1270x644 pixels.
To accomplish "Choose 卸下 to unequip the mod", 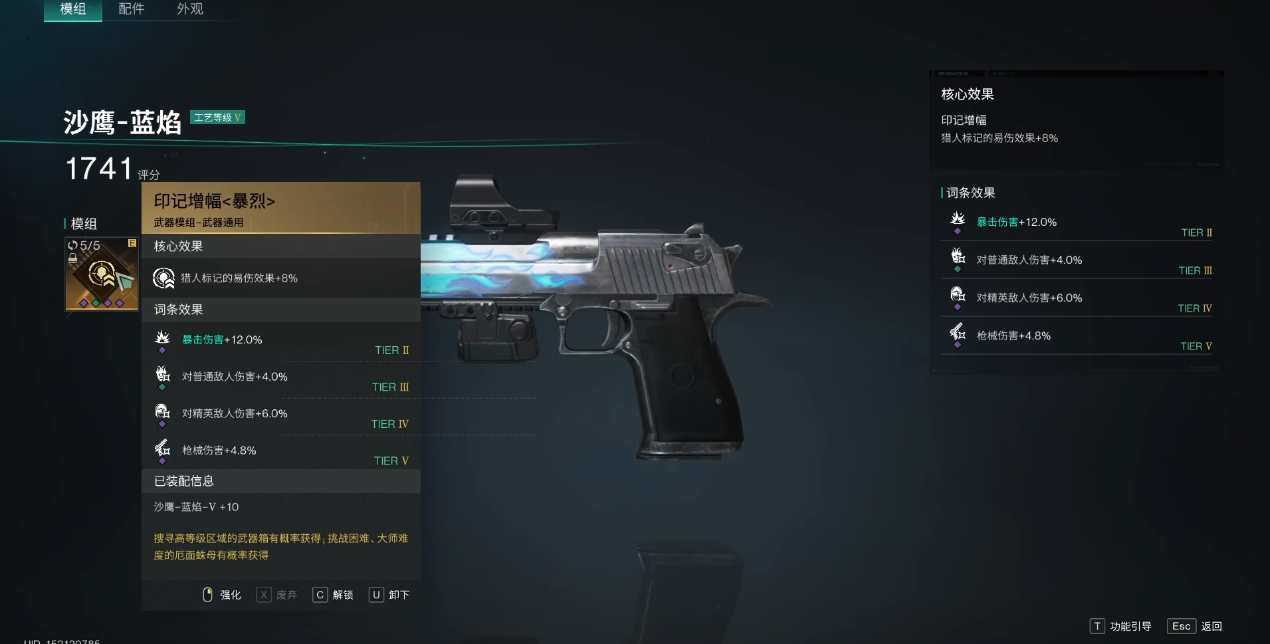I will (x=390, y=595).
